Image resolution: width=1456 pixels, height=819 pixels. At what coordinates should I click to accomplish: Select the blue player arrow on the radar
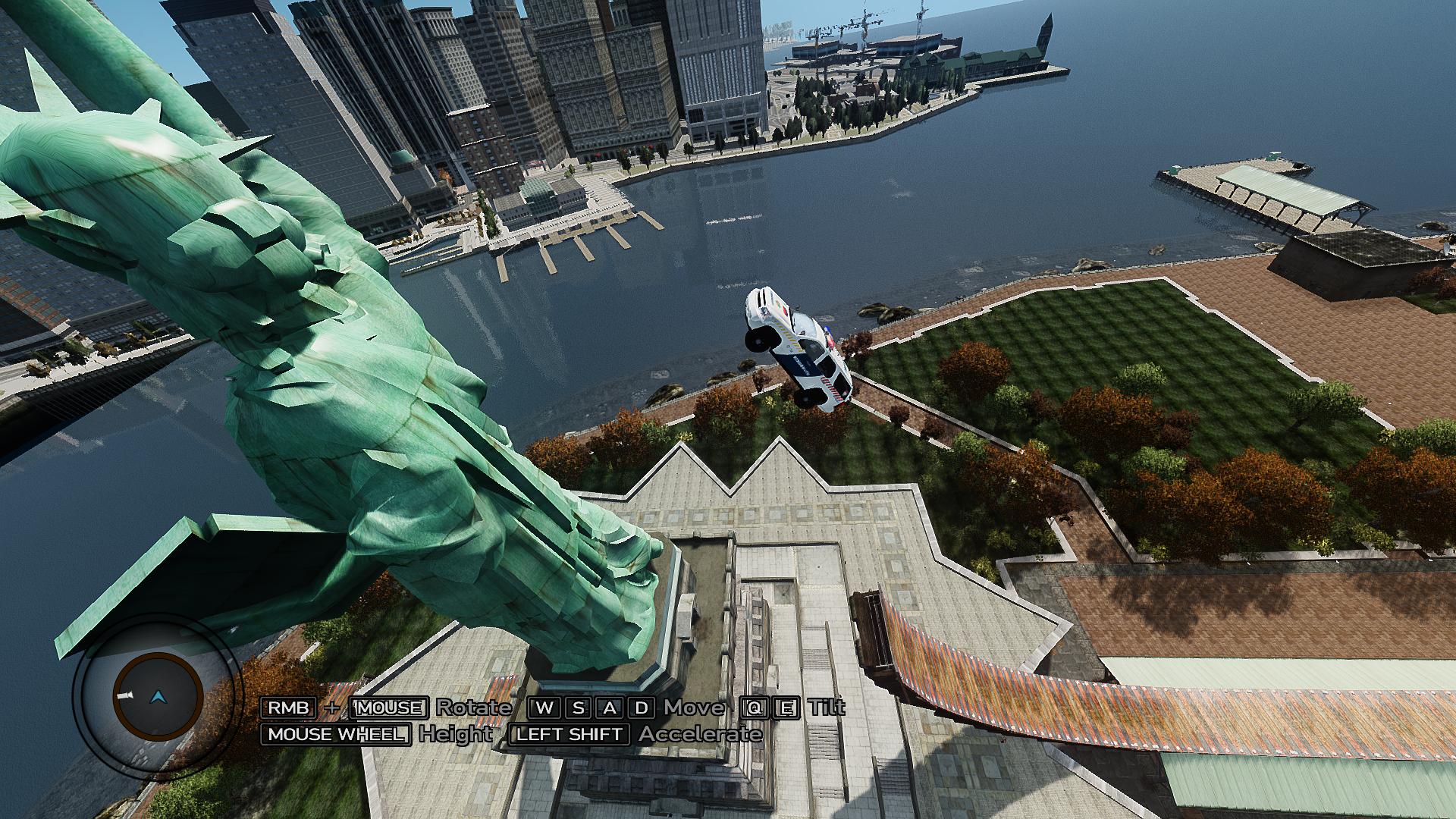tap(157, 696)
